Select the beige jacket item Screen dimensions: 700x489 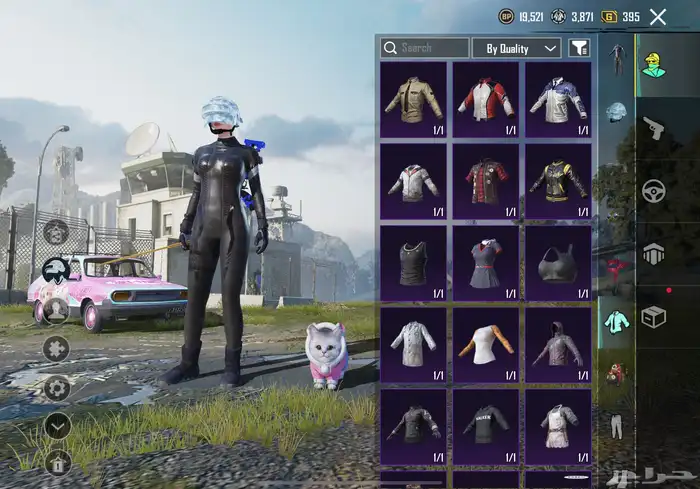pos(413,98)
